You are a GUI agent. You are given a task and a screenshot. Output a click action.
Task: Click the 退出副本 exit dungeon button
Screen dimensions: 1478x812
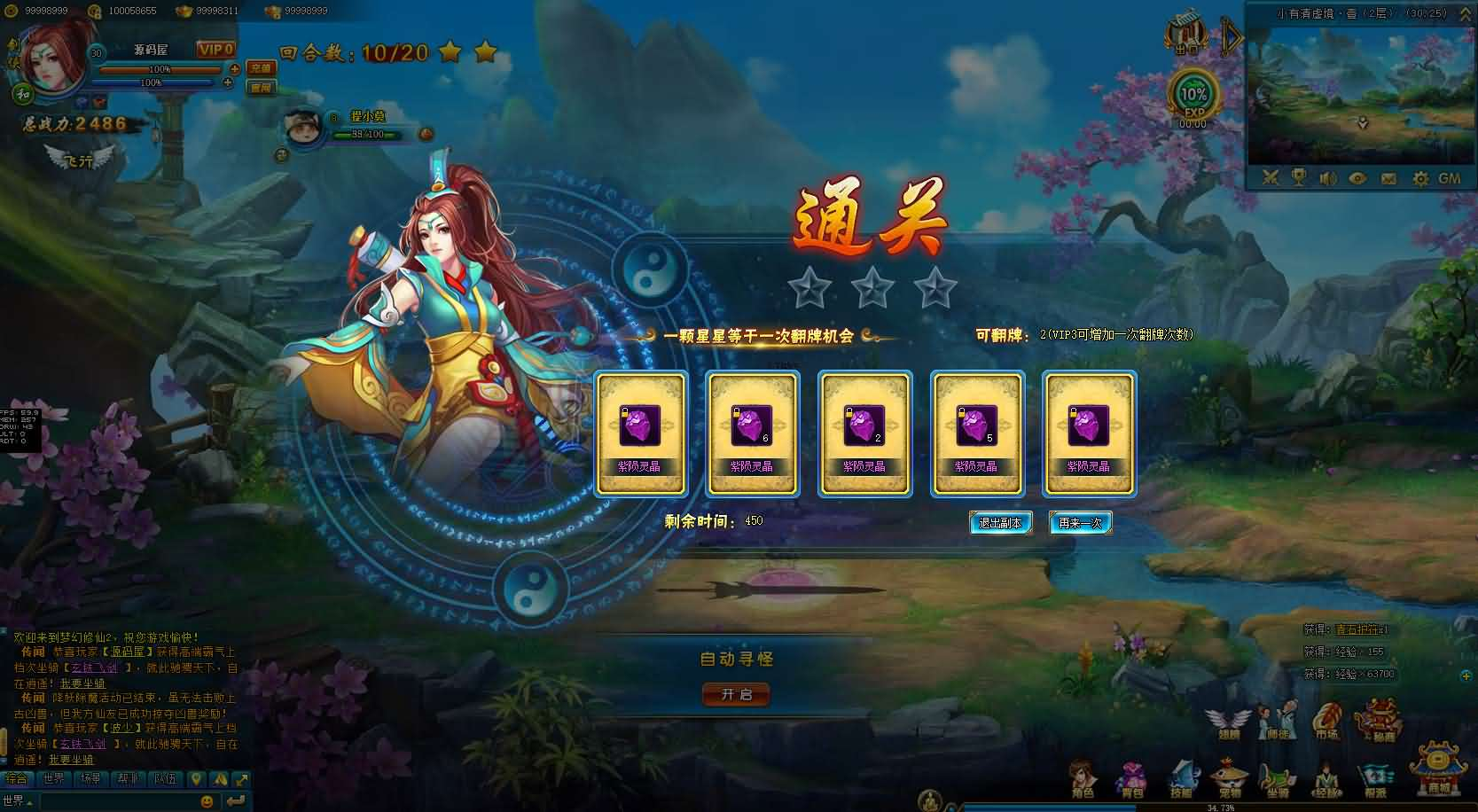pos(1001,522)
